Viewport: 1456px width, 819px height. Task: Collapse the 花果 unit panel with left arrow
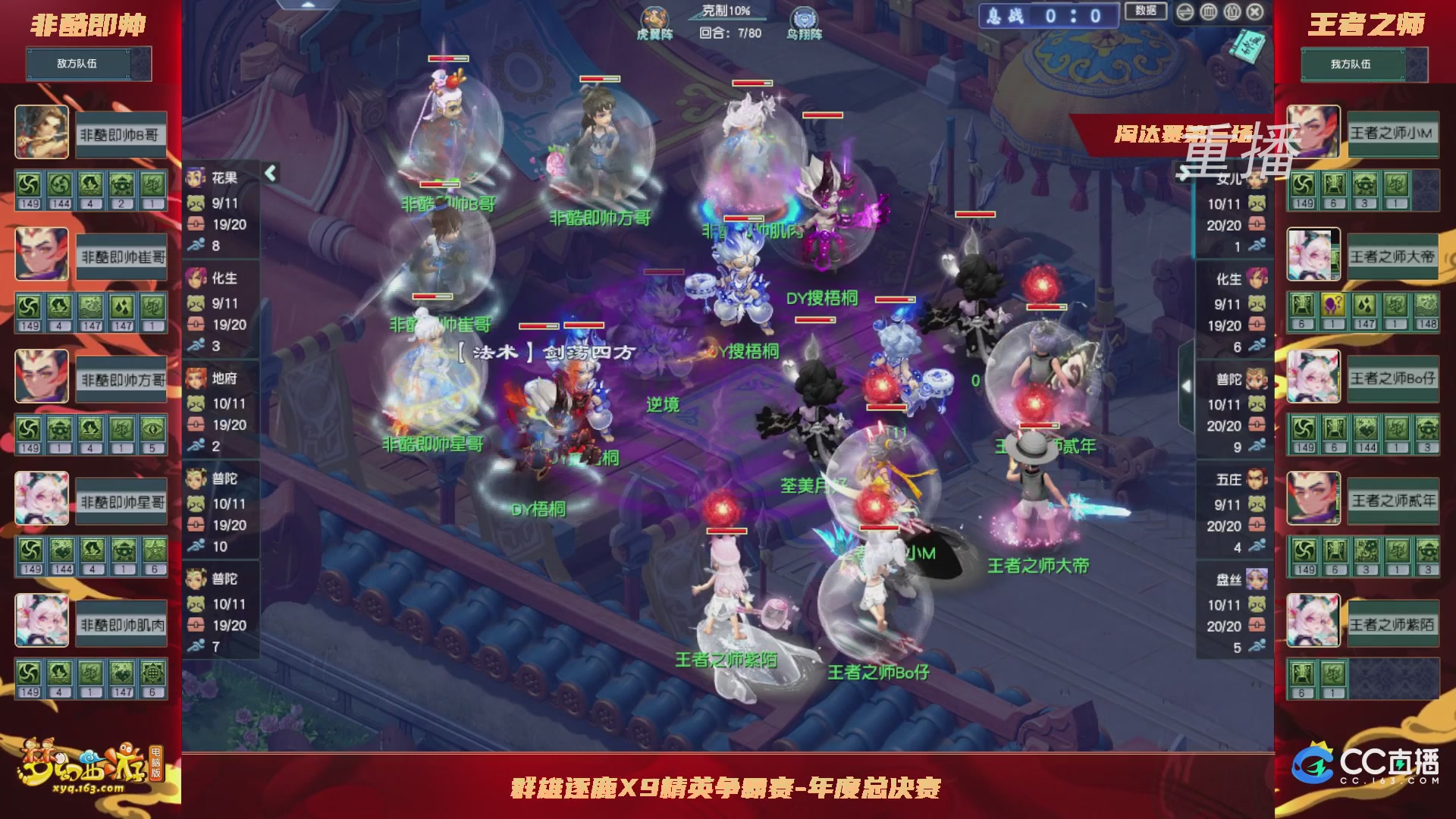coord(271,173)
